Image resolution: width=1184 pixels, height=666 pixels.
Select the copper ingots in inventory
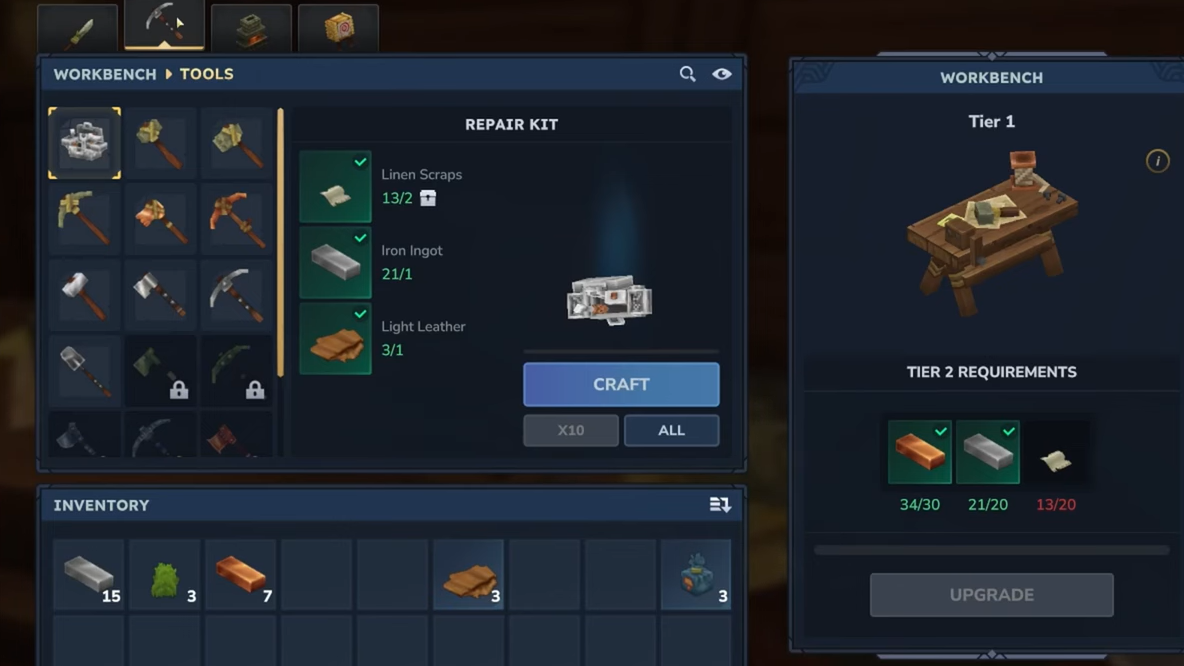click(241, 575)
